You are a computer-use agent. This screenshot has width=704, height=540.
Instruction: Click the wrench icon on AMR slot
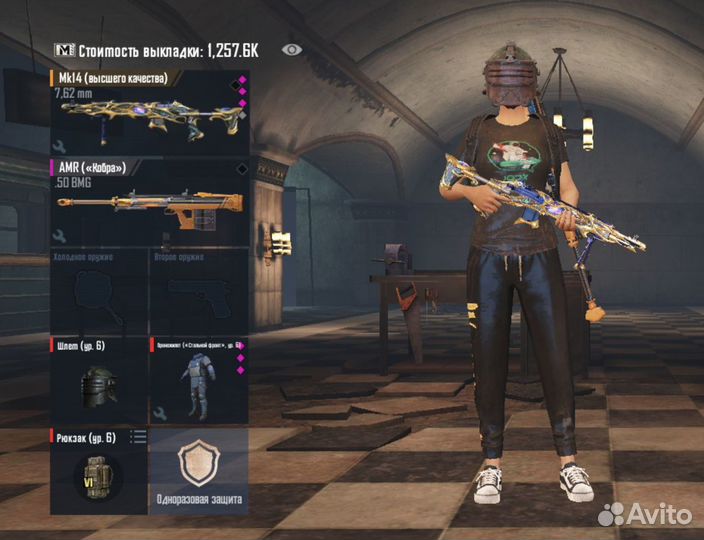pos(59,237)
